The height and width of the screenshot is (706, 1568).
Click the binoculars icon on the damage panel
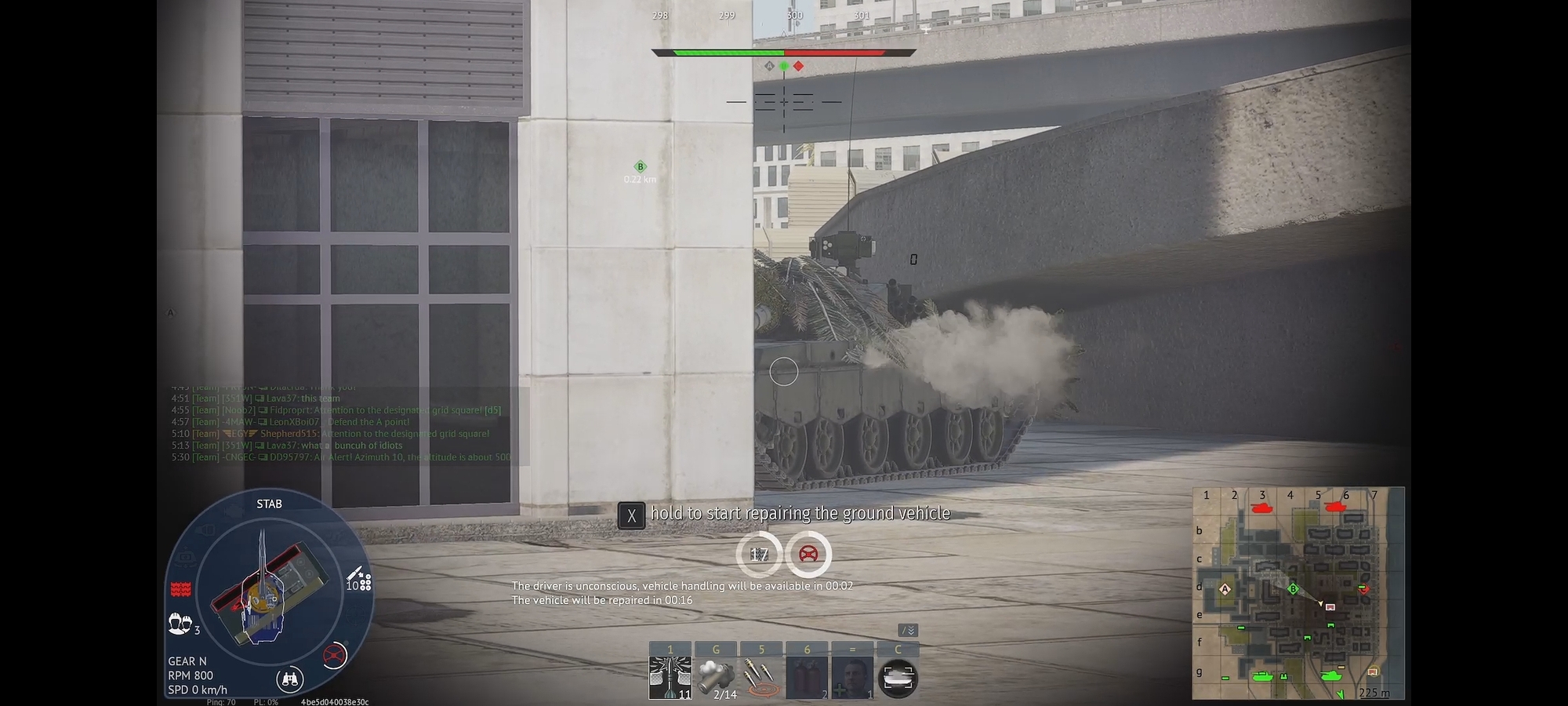pos(290,678)
